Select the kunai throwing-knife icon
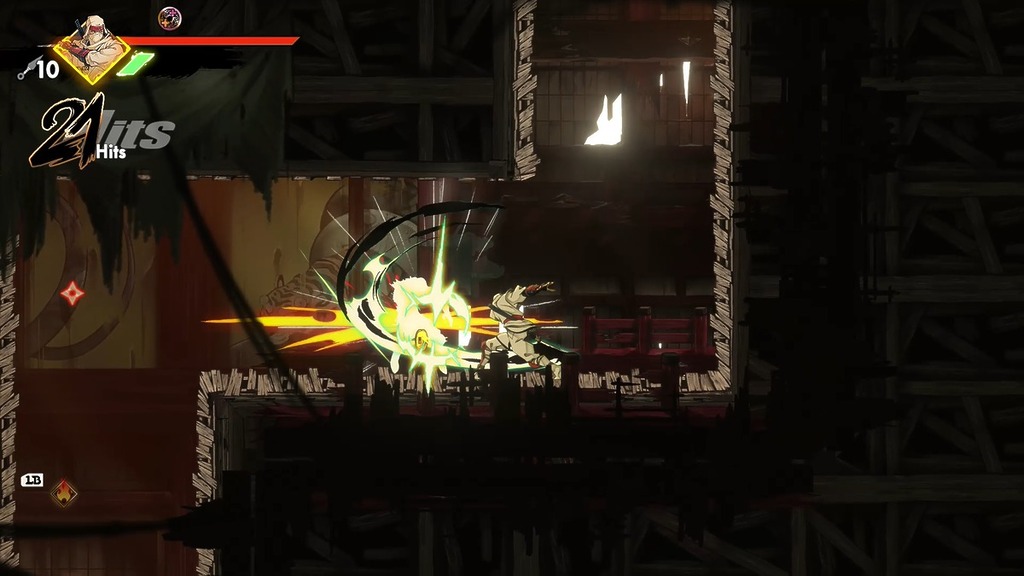This screenshot has width=1024, height=576. (x=26, y=69)
